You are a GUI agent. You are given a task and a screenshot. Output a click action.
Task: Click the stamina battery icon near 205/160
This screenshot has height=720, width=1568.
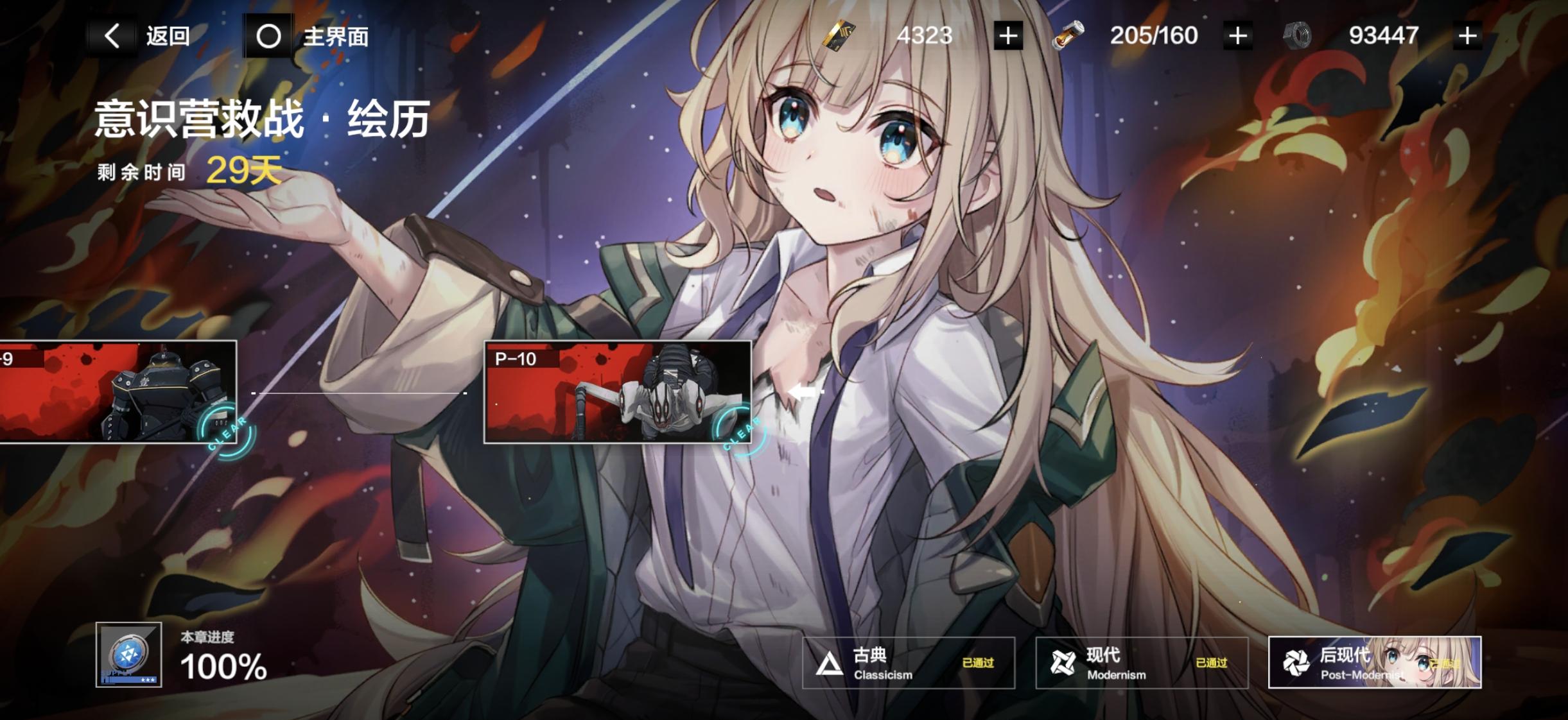[1069, 35]
